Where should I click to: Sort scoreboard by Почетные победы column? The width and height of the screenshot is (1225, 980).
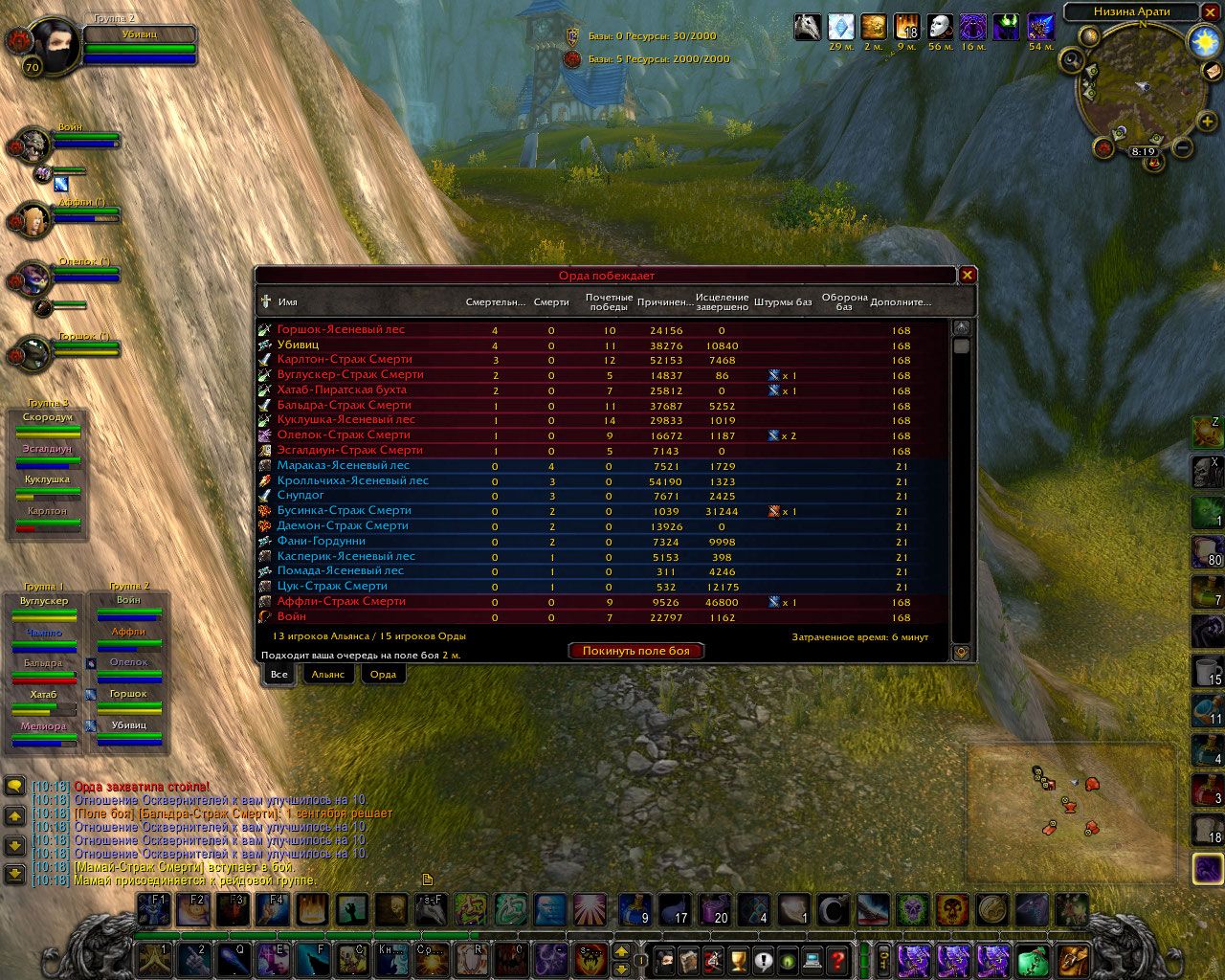coord(609,302)
